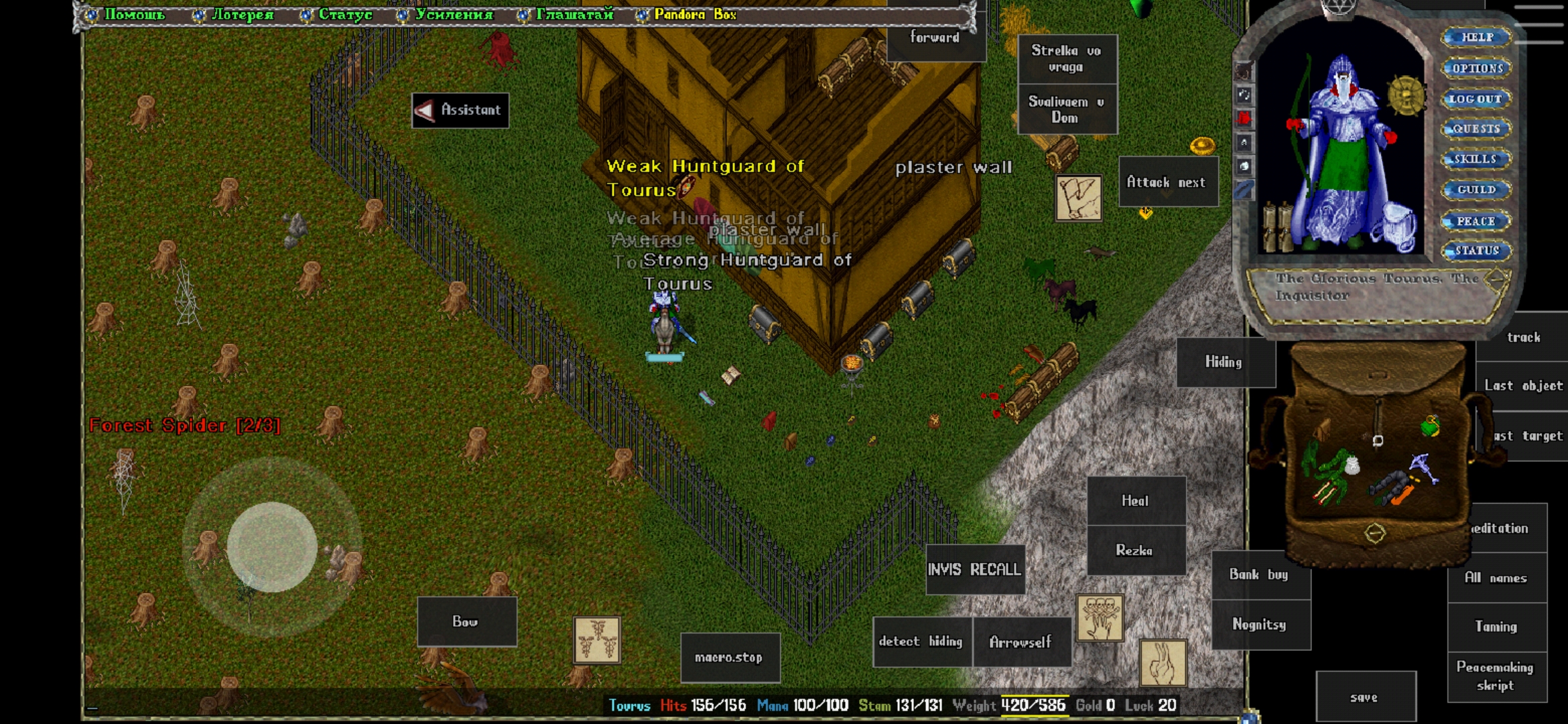
Task: Use the detect hiding macro
Action: pyautogui.click(x=921, y=642)
